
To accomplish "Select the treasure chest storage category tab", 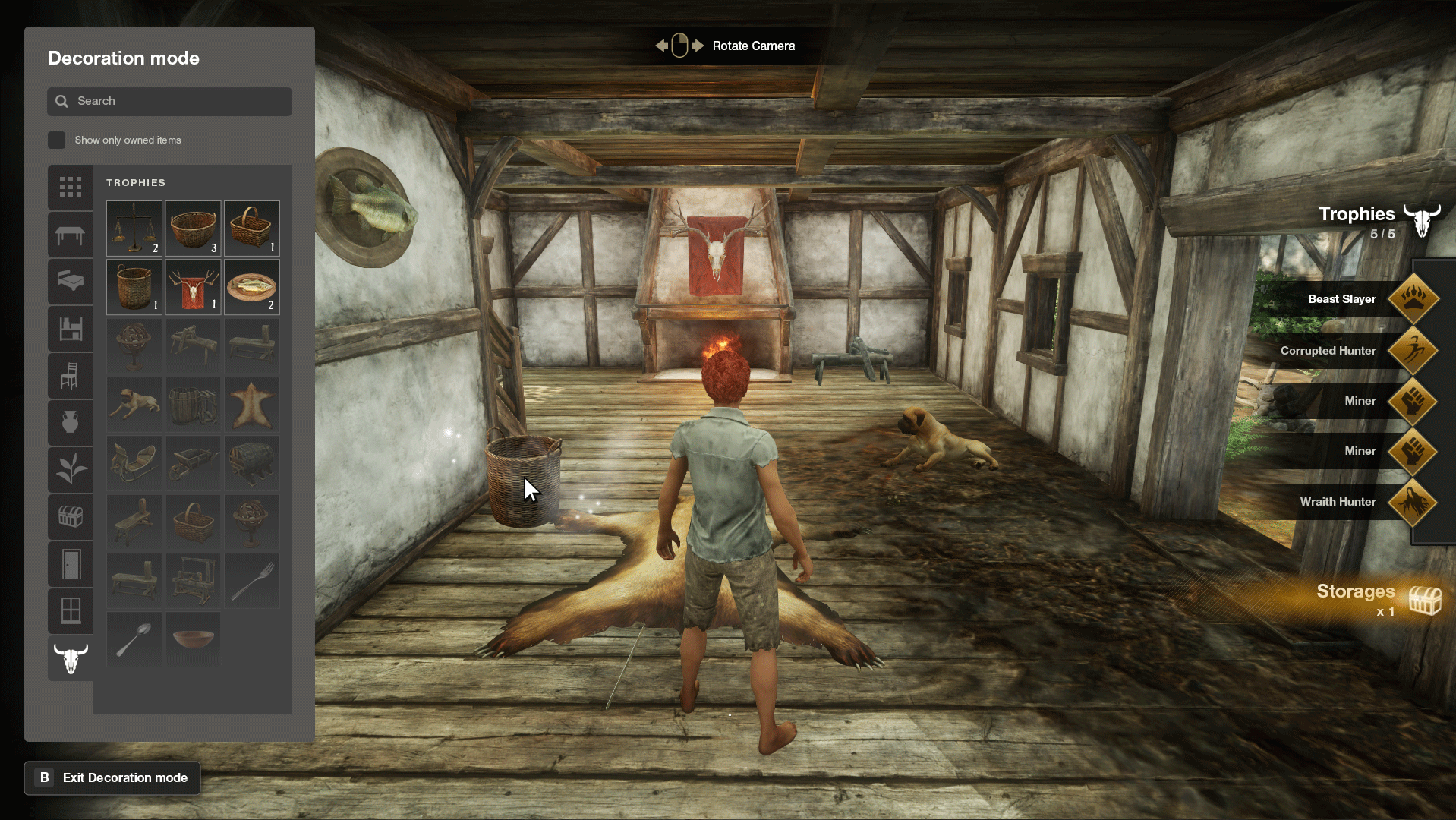I will 71,516.
